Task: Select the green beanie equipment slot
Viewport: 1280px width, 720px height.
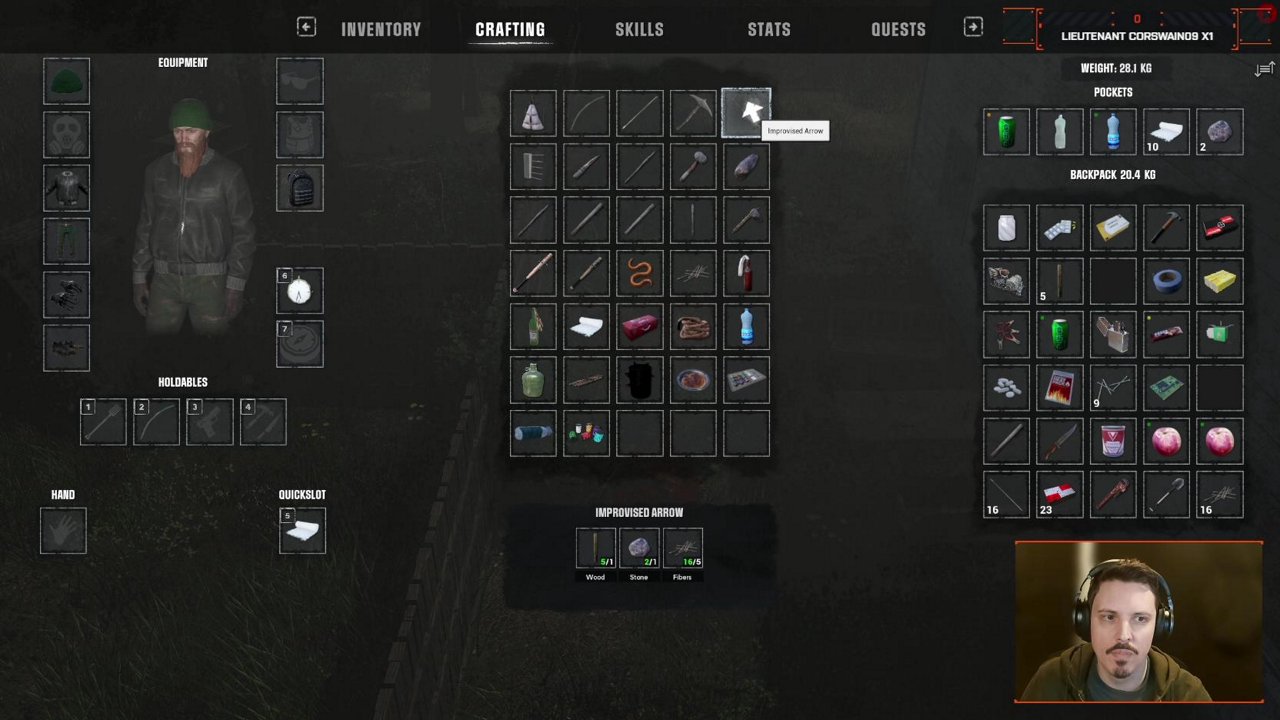Action: point(66,82)
